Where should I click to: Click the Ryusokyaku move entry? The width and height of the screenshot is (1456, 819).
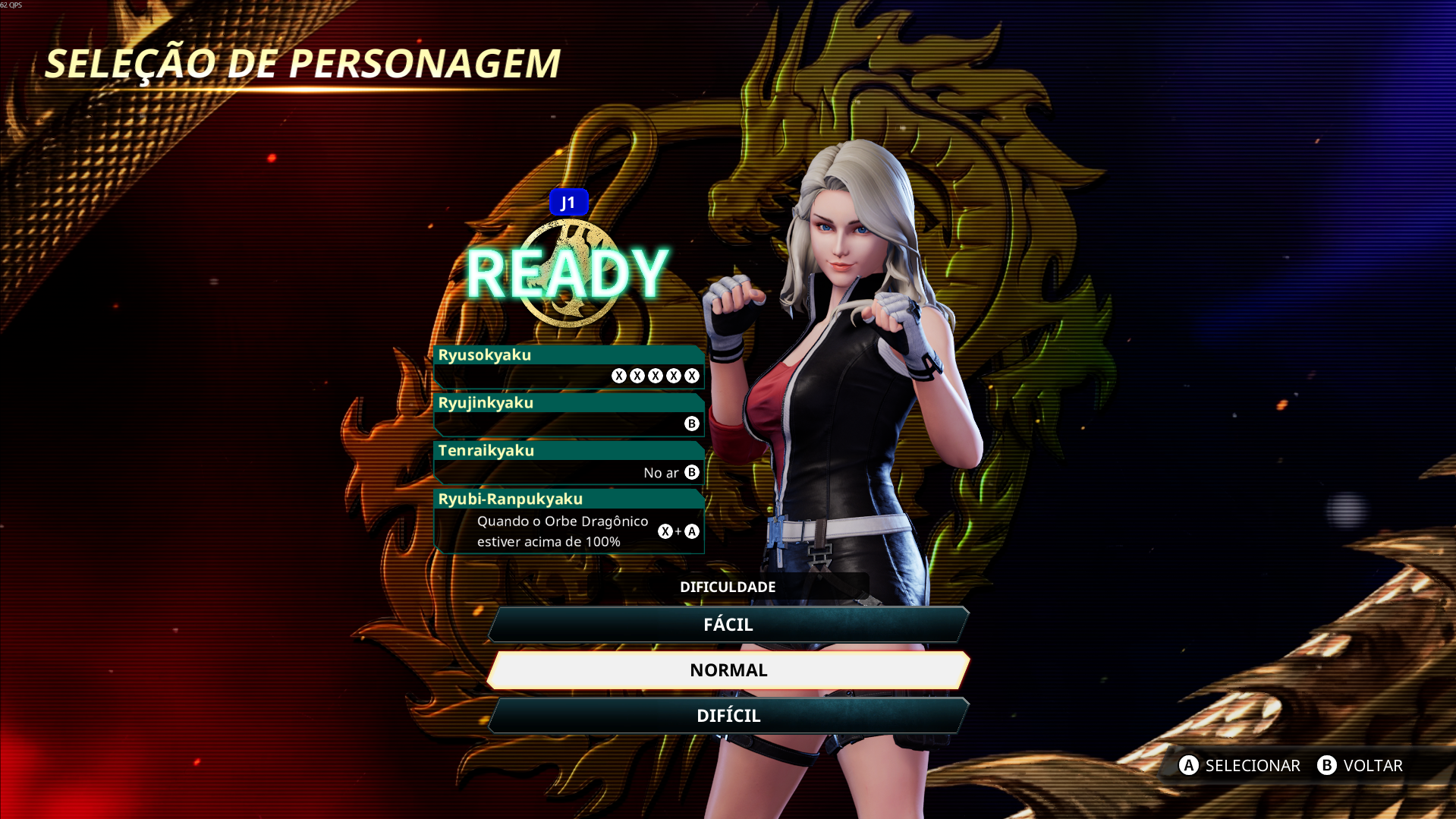coord(569,367)
